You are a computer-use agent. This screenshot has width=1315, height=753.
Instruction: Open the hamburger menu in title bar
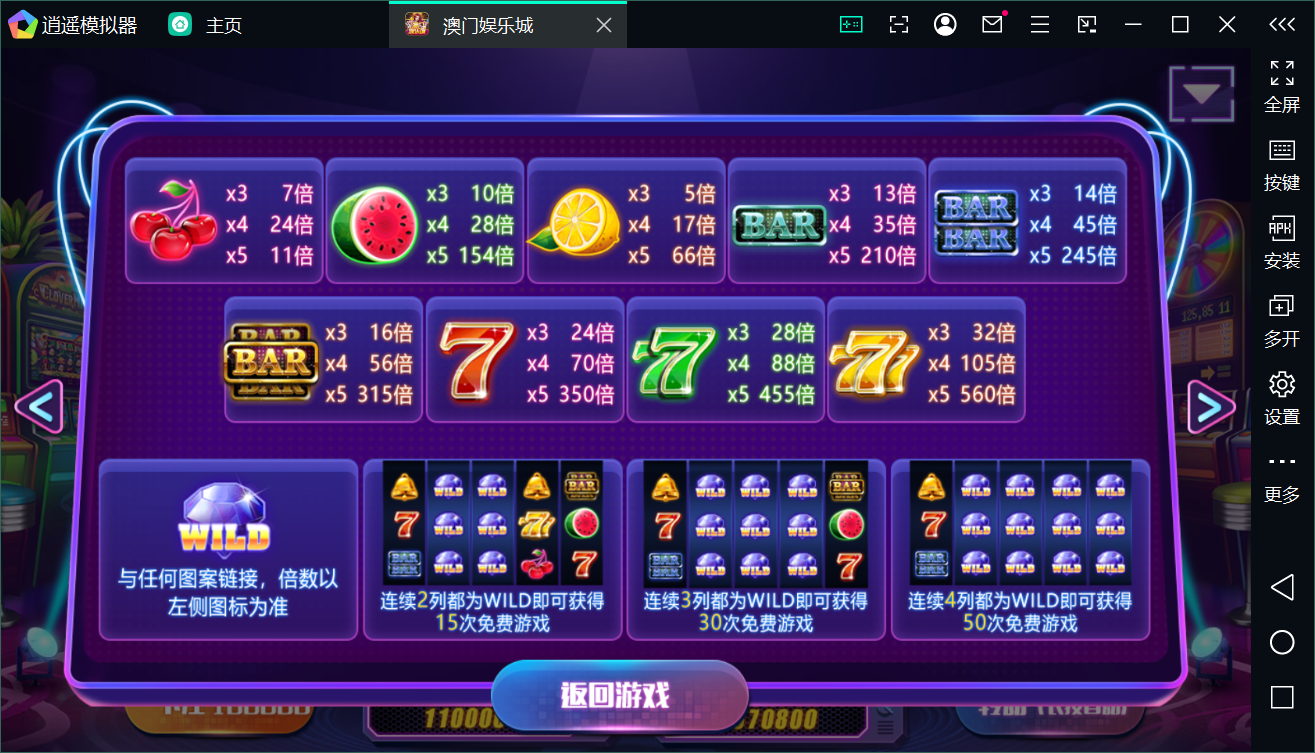[1039, 23]
